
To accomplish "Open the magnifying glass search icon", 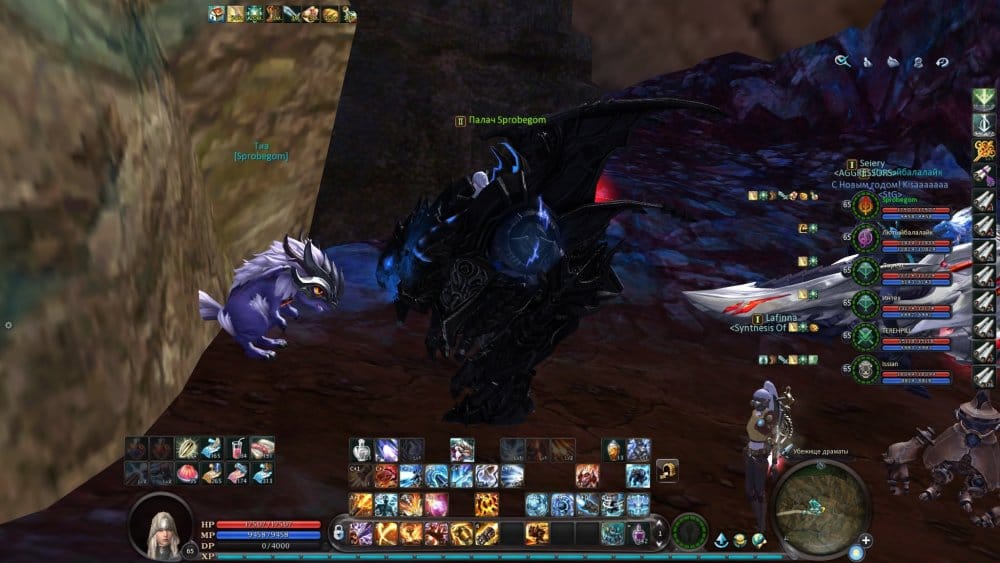I will [842, 61].
